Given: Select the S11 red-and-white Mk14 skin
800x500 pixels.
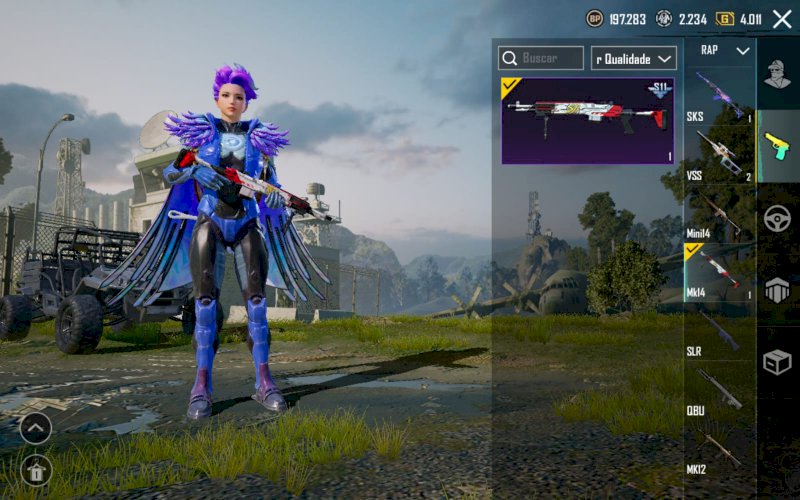Looking at the screenshot, I should [x=588, y=121].
